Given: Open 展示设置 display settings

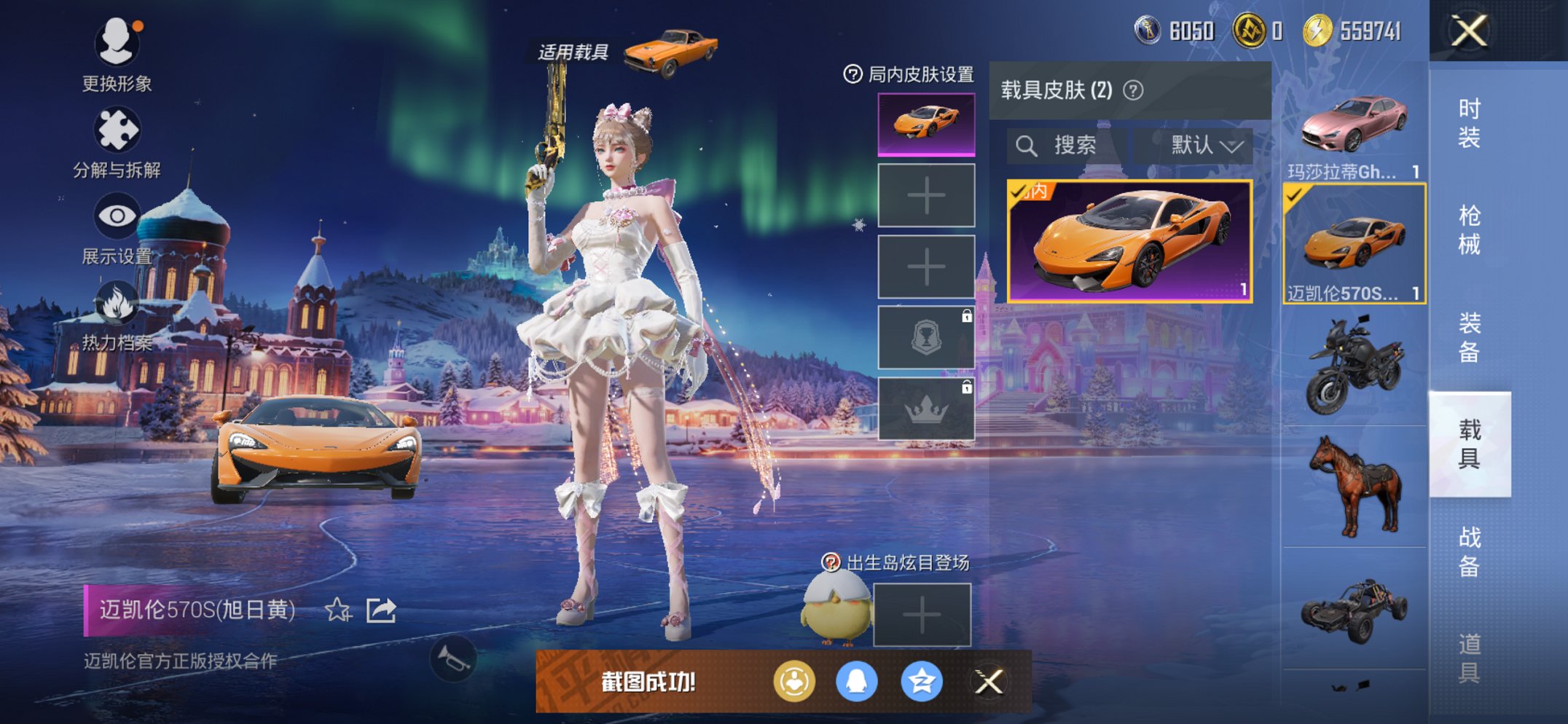Looking at the screenshot, I should click(117, 215).
